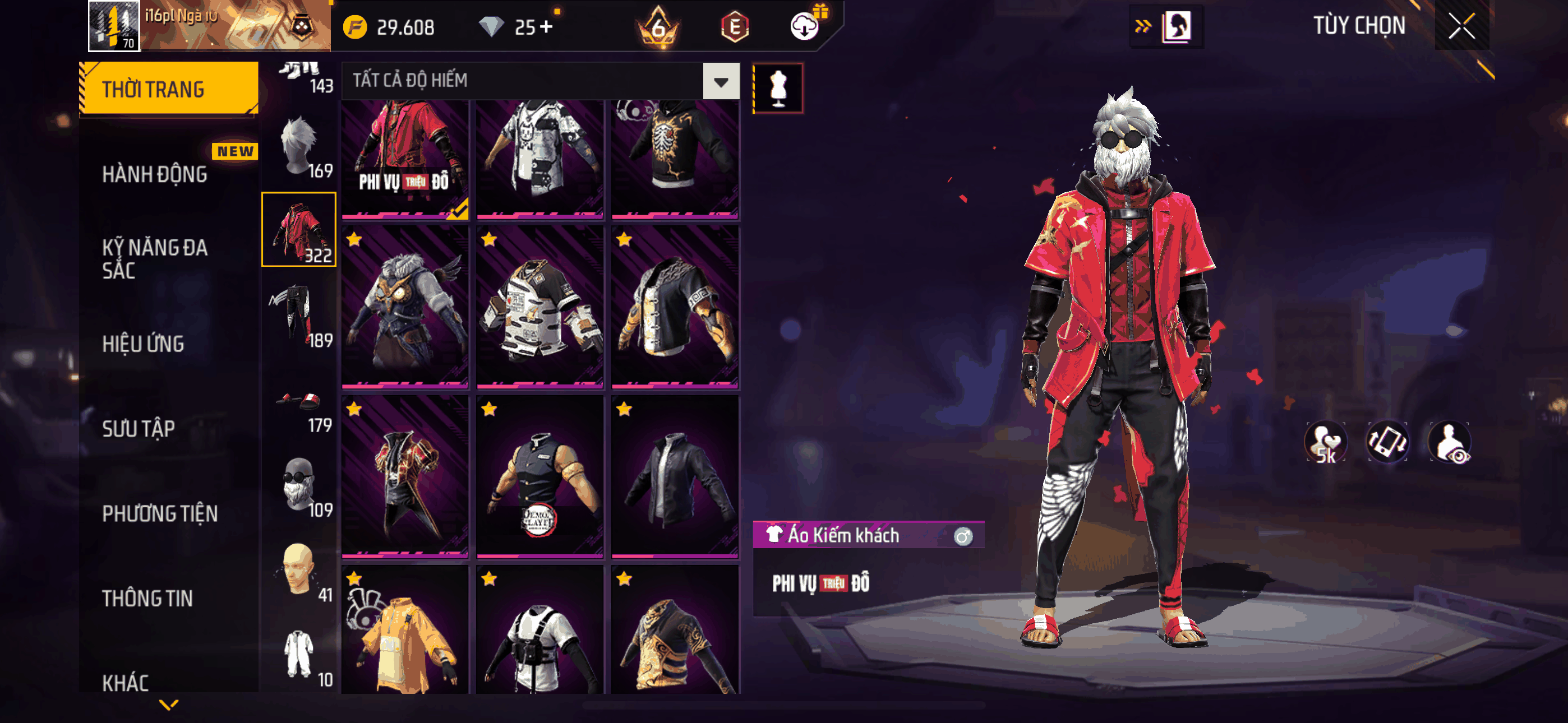This screenshot has width=1568, height=723.
Task: Switch to the Hành Động tab
Action: 155,174
